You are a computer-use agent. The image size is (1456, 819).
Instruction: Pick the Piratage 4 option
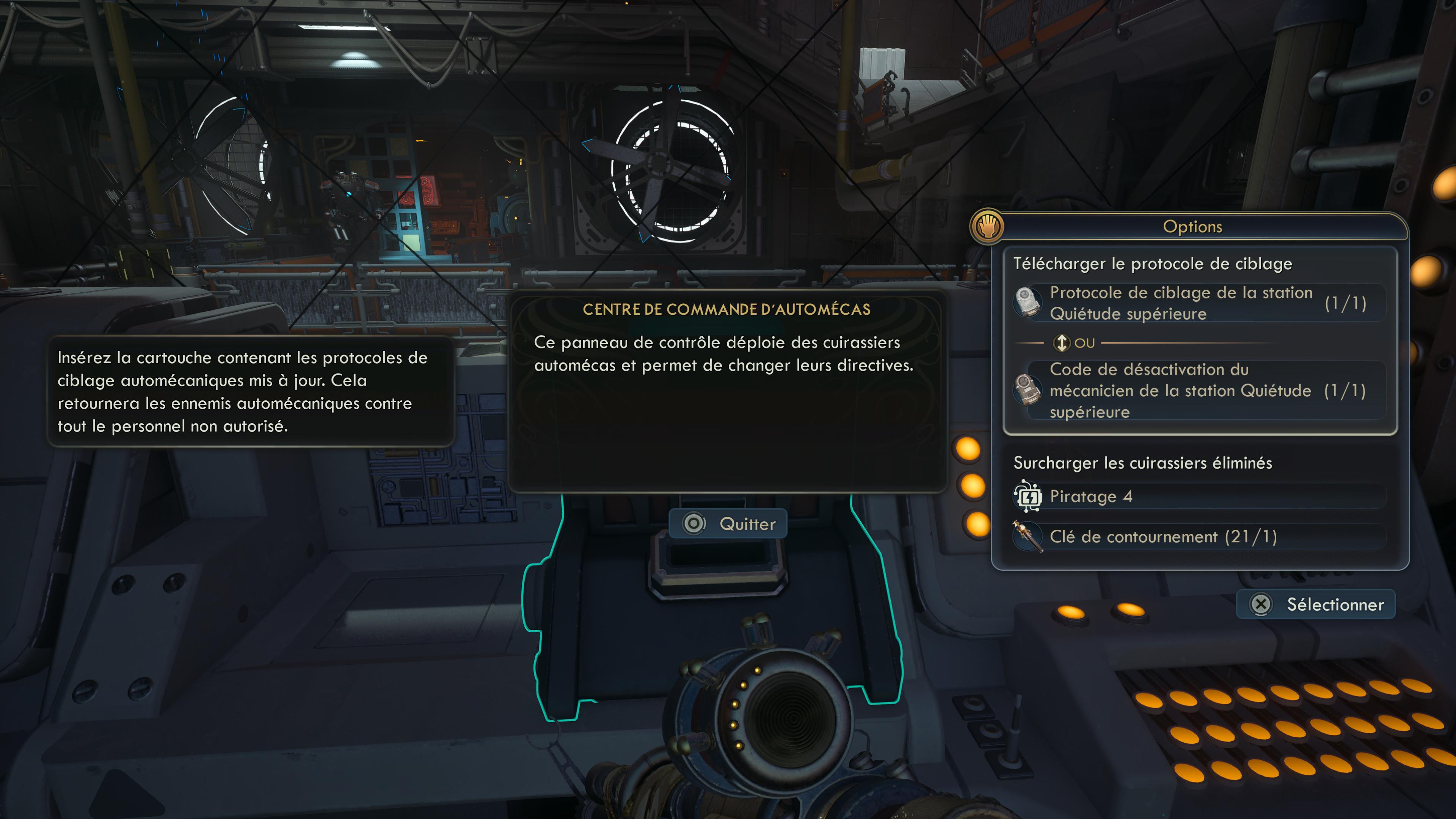[1198, 496]
